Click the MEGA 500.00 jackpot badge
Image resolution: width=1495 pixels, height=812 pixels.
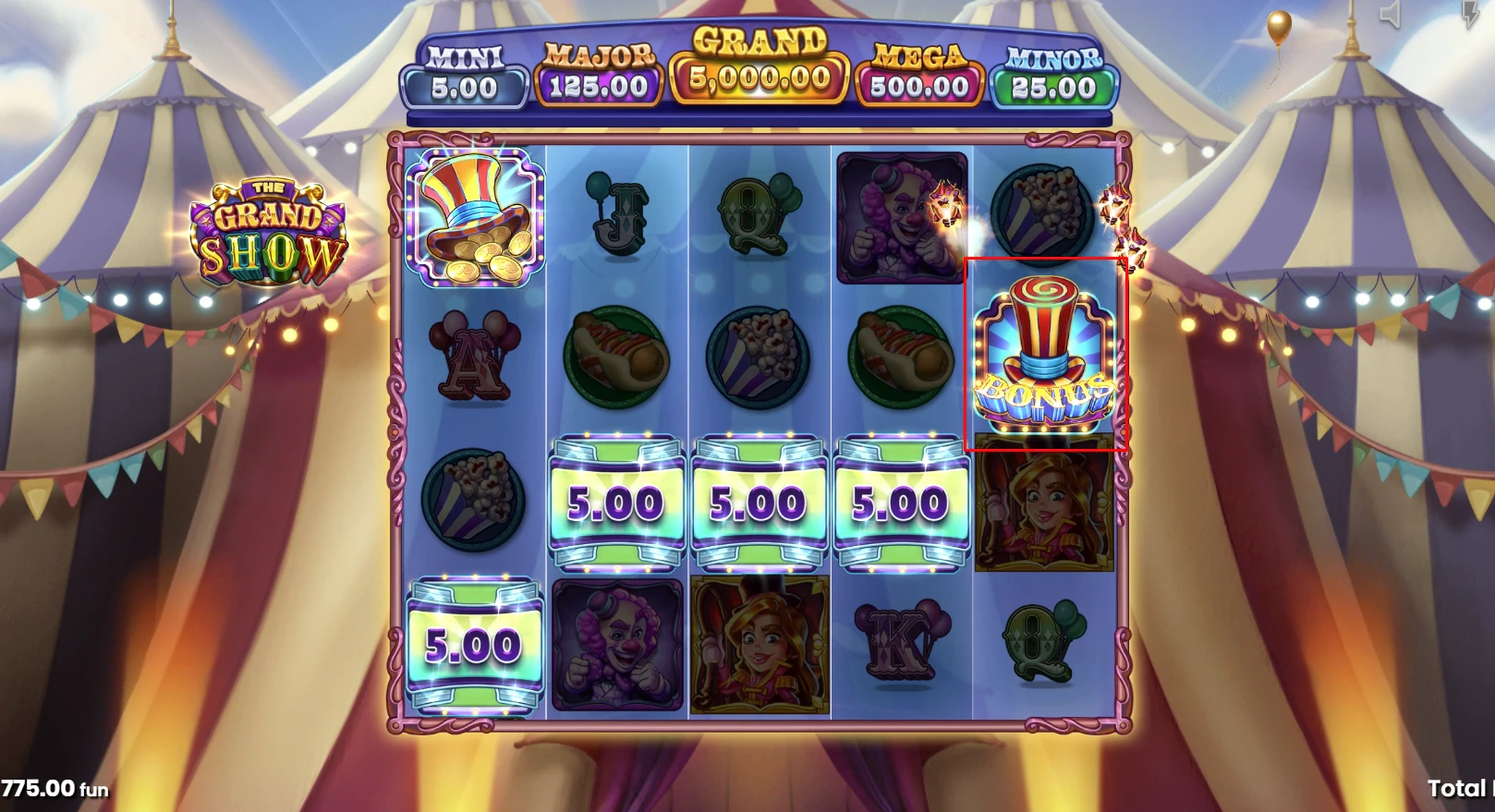917,74
